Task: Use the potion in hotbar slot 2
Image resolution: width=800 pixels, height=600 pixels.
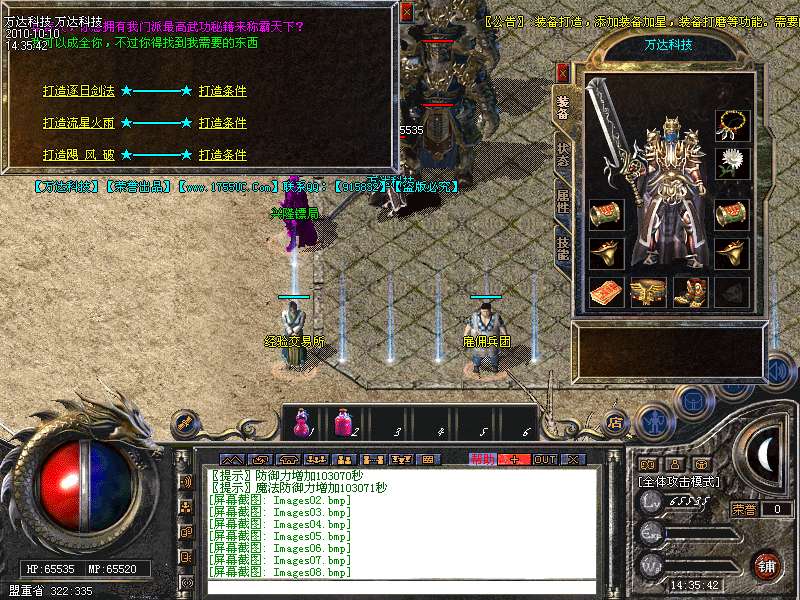Action: [343, 424]
